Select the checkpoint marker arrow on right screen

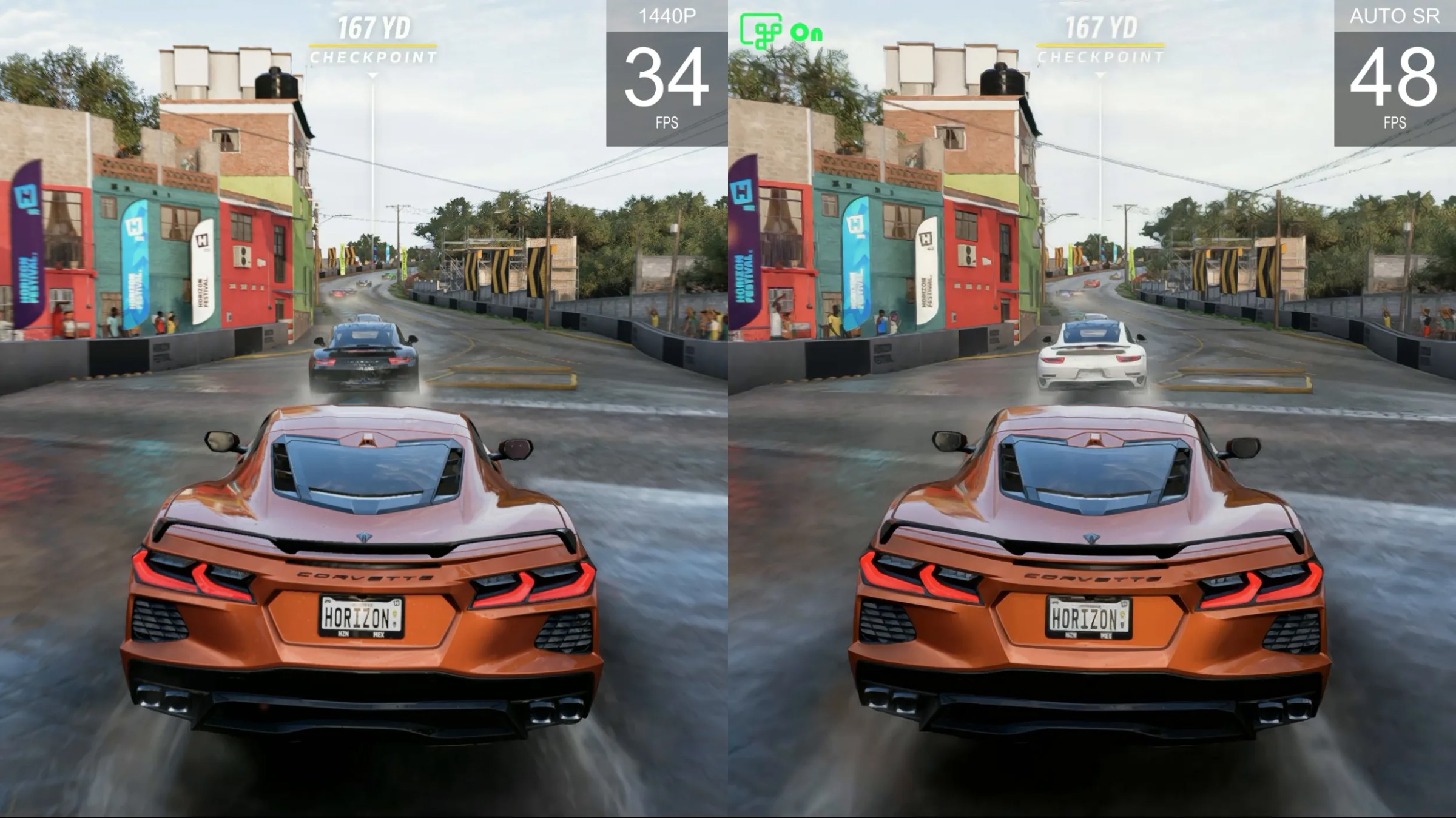[1099, 76]
